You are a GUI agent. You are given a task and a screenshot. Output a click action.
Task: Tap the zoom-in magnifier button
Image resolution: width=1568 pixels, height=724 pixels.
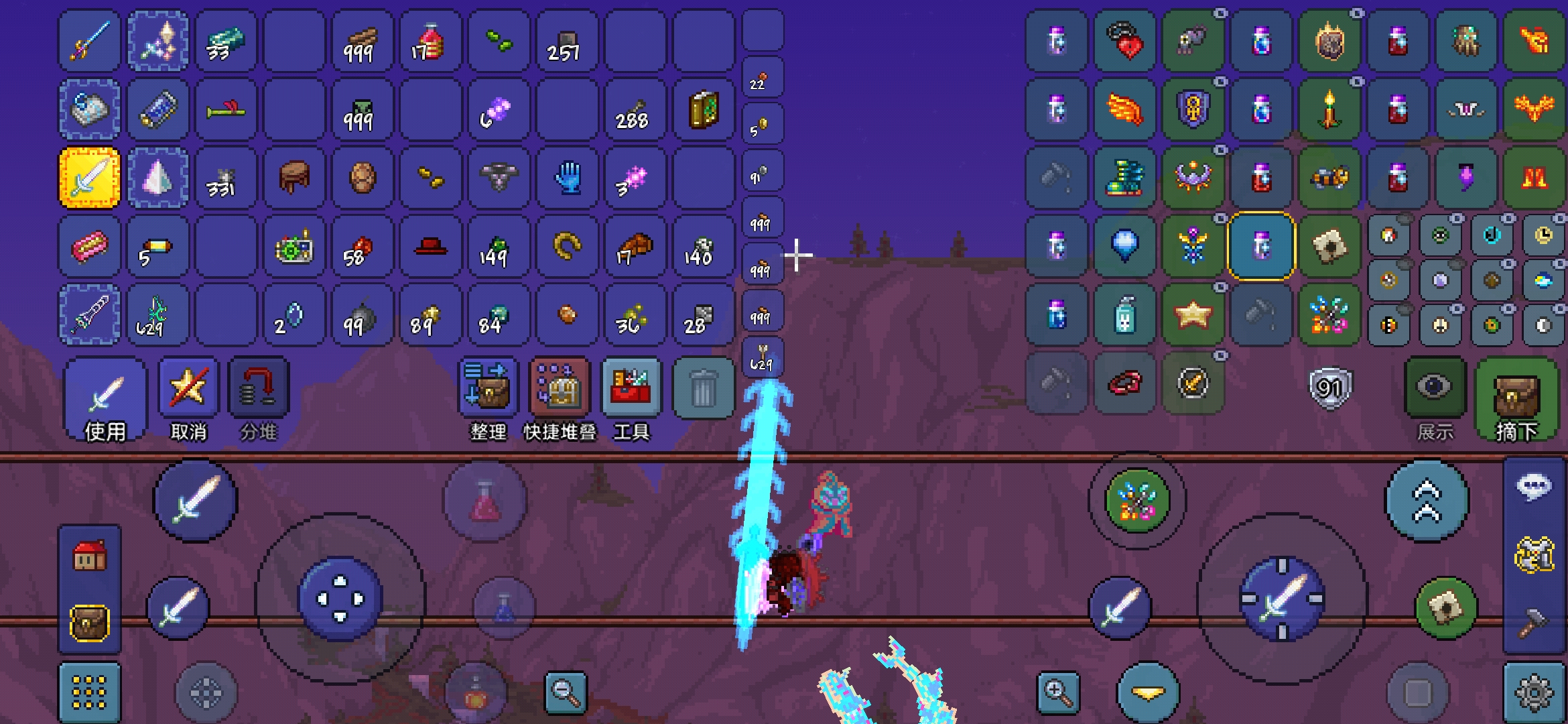(1058, 692)
